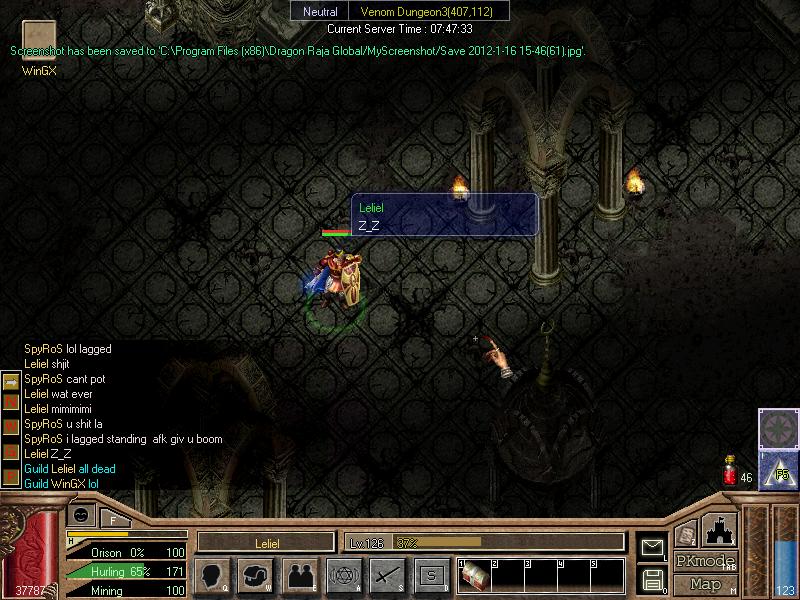The height and width of the screenshot is (600, 800).
Task: Toggle the N chat channel button
Action: pyautogui.click(x=11, y=401)
